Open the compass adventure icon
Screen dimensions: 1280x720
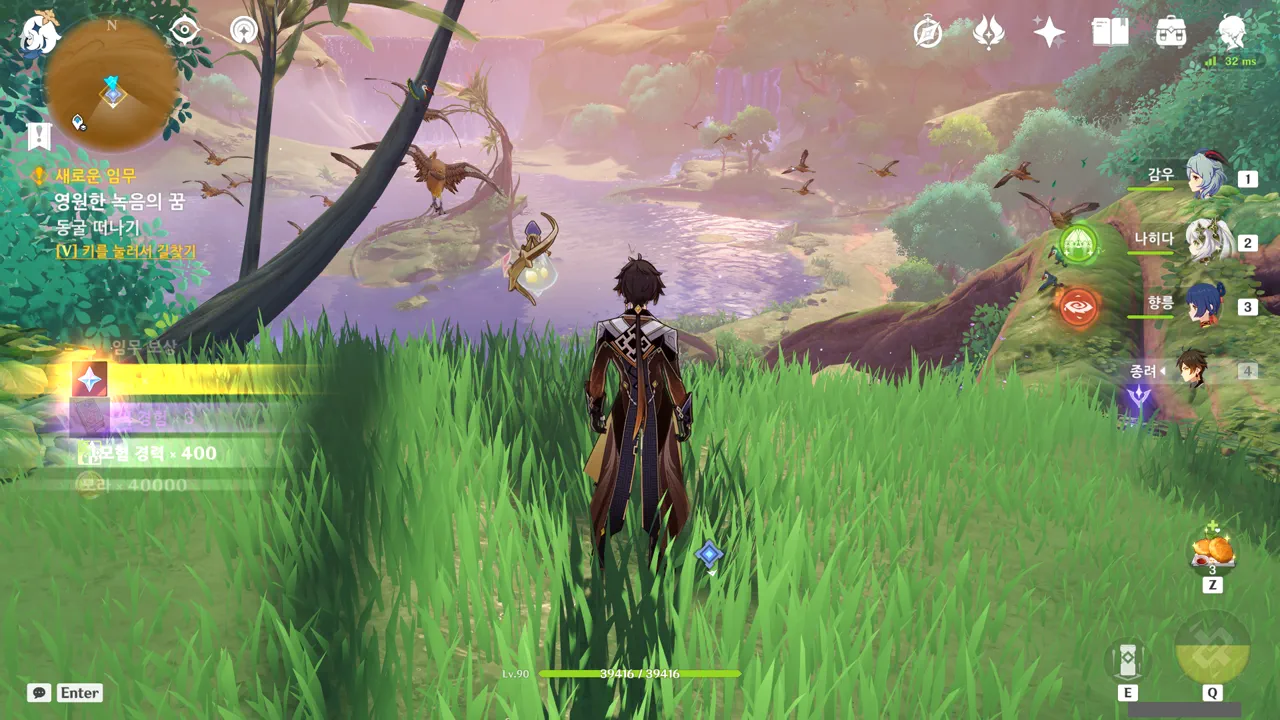click(928, 33)
